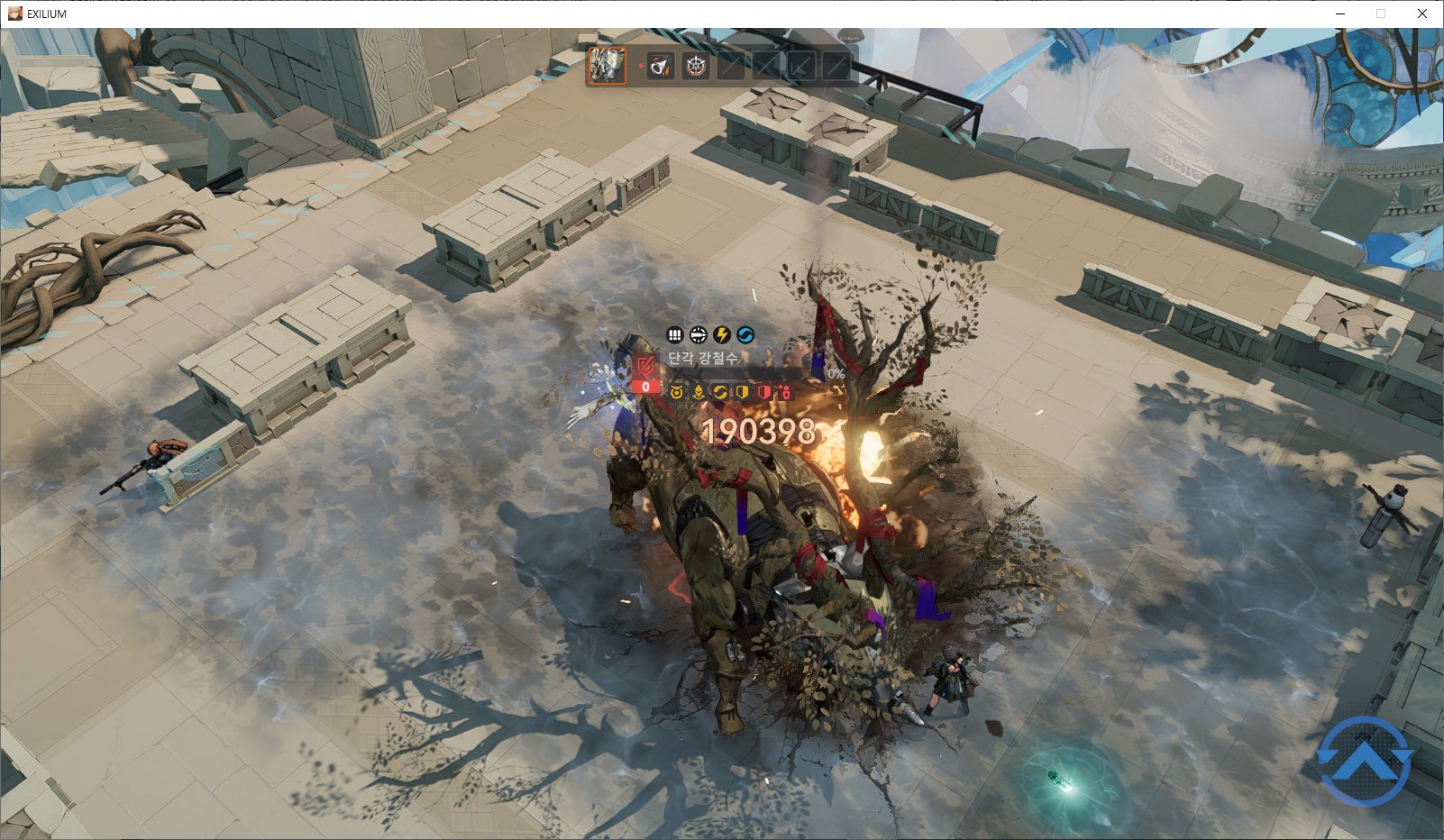Select the boss portrait in the top bar
The image size is (1444, 840).
tap(607, 66)
